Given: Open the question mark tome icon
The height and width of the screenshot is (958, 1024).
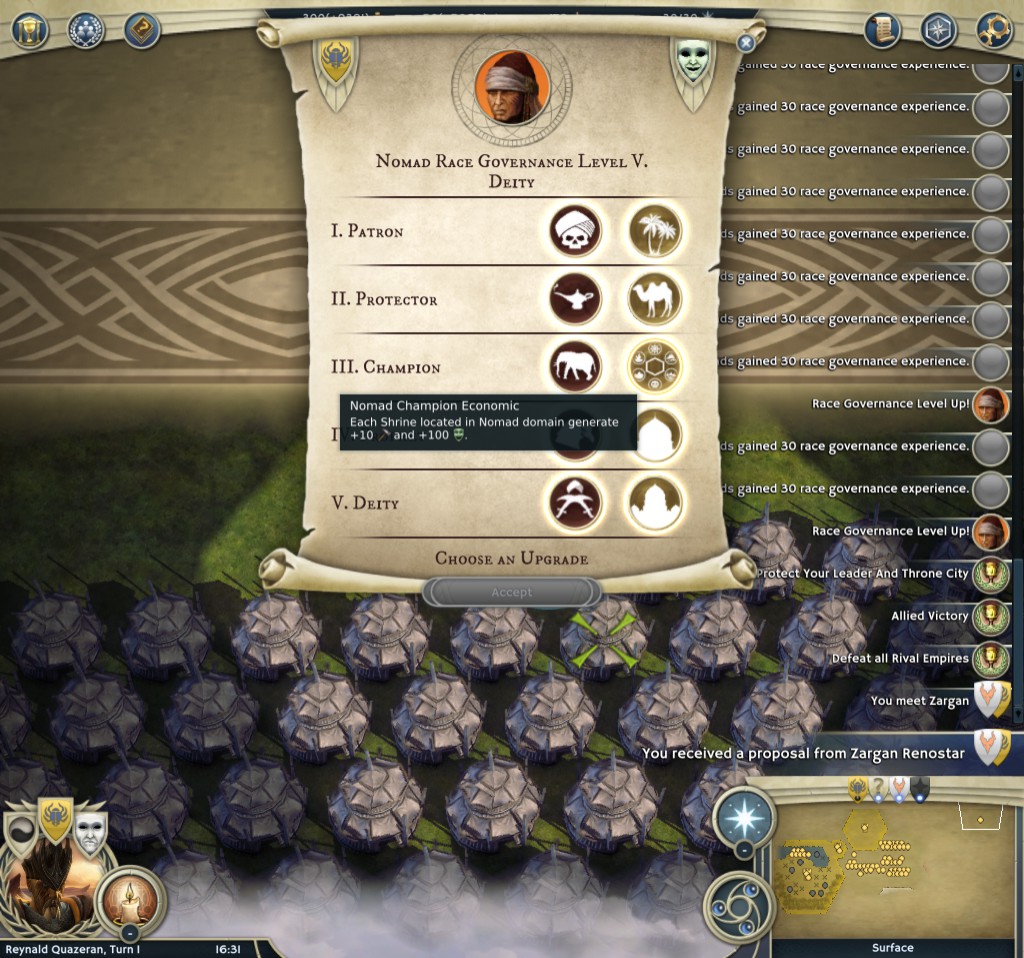Looking at the screenshot, I should 142,30.
